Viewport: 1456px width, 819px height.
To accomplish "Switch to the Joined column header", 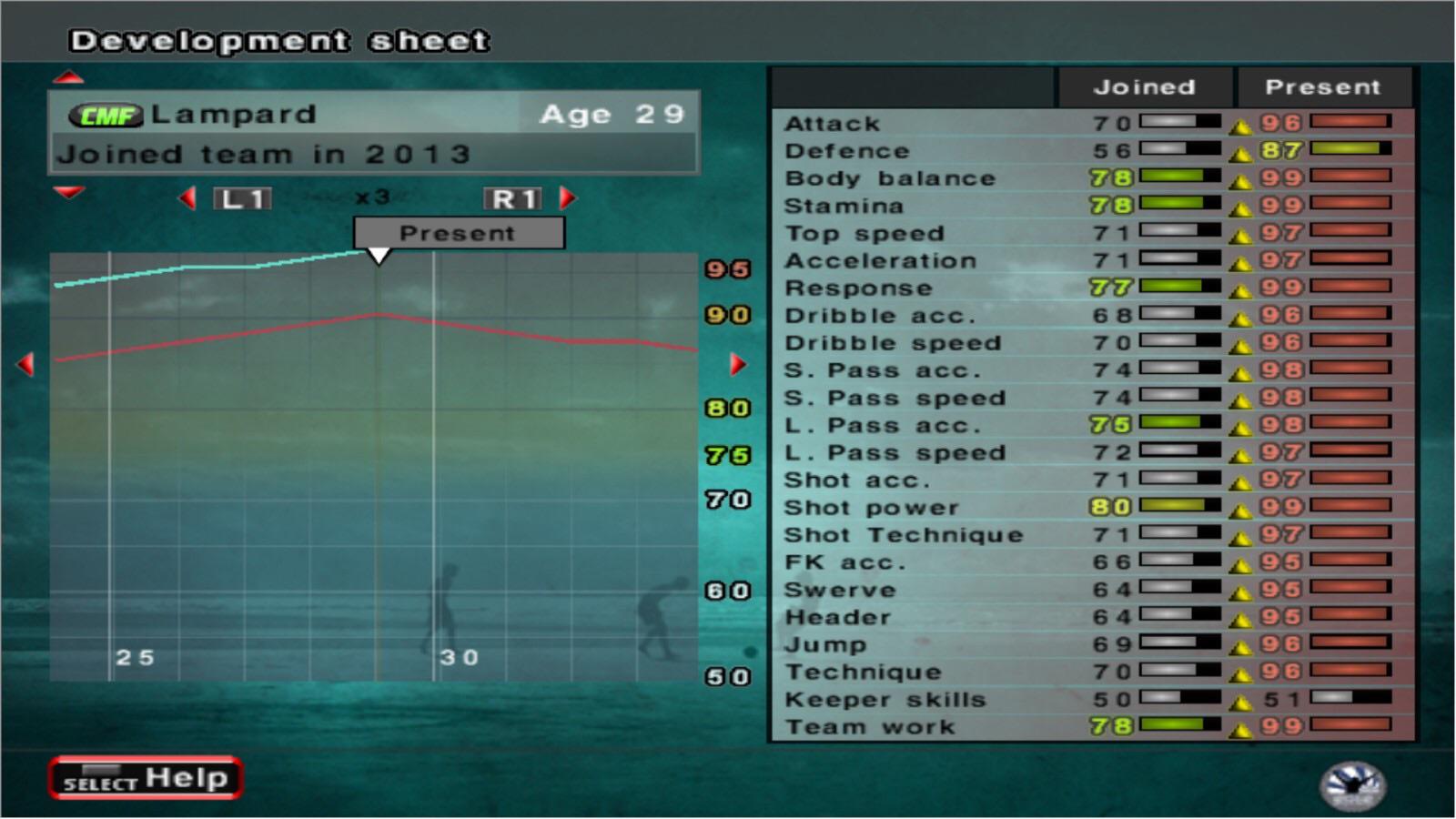I will click(1146, 86).
